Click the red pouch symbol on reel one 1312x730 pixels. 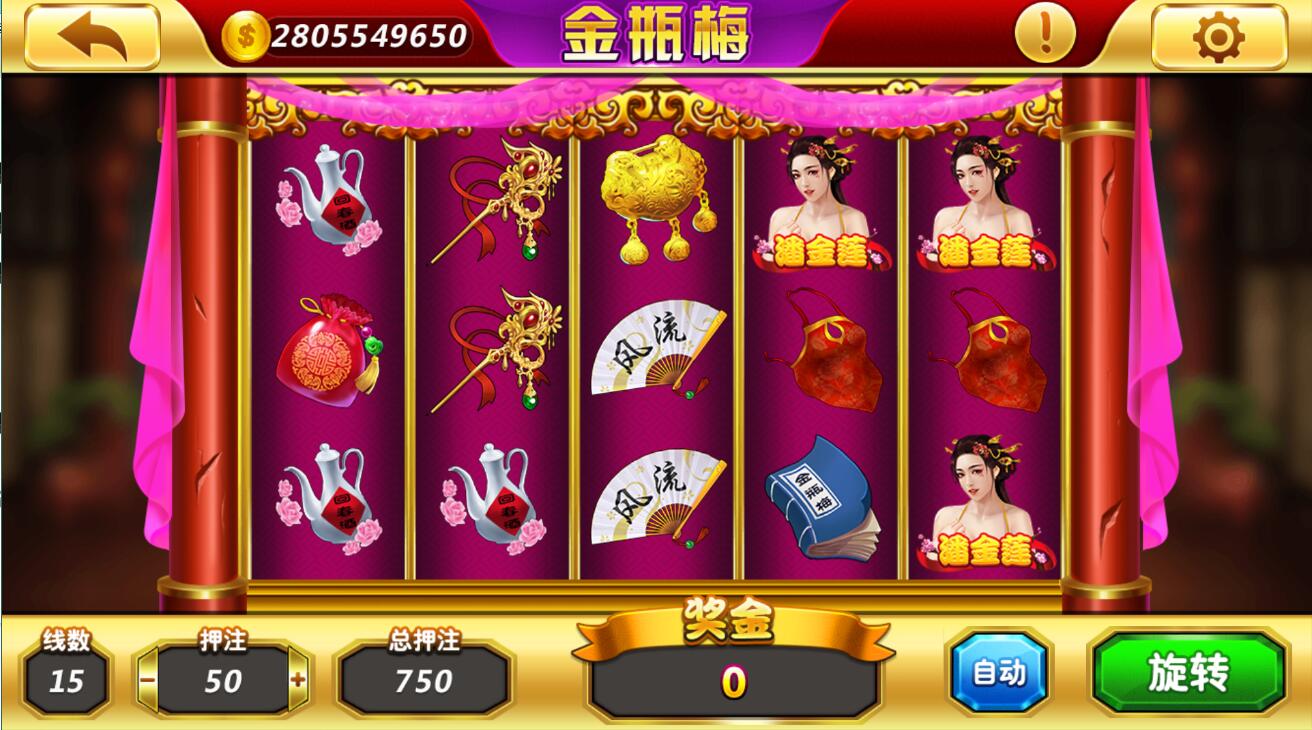tap(330, 350)
